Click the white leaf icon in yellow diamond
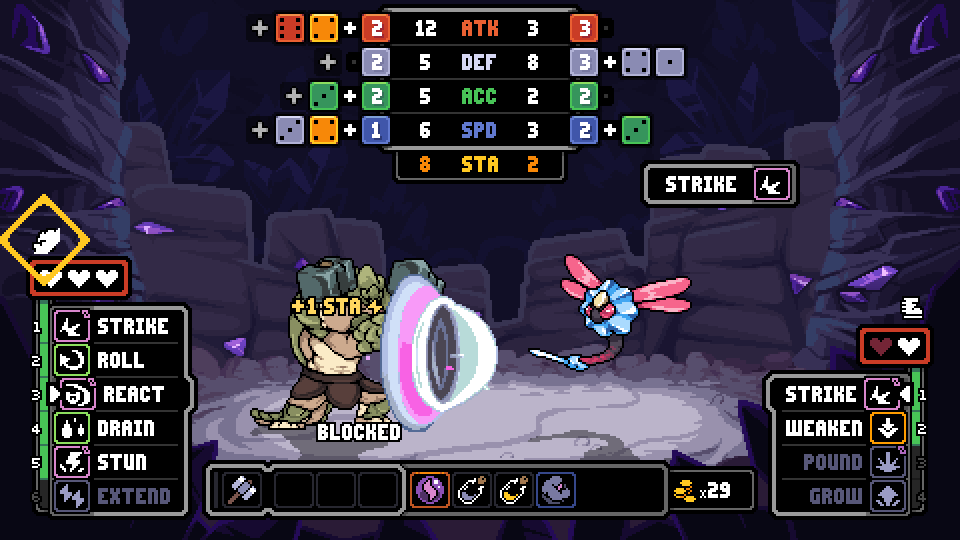Image resolution: width=960 pixels, height=540 pixels. (x=45, y=238)
